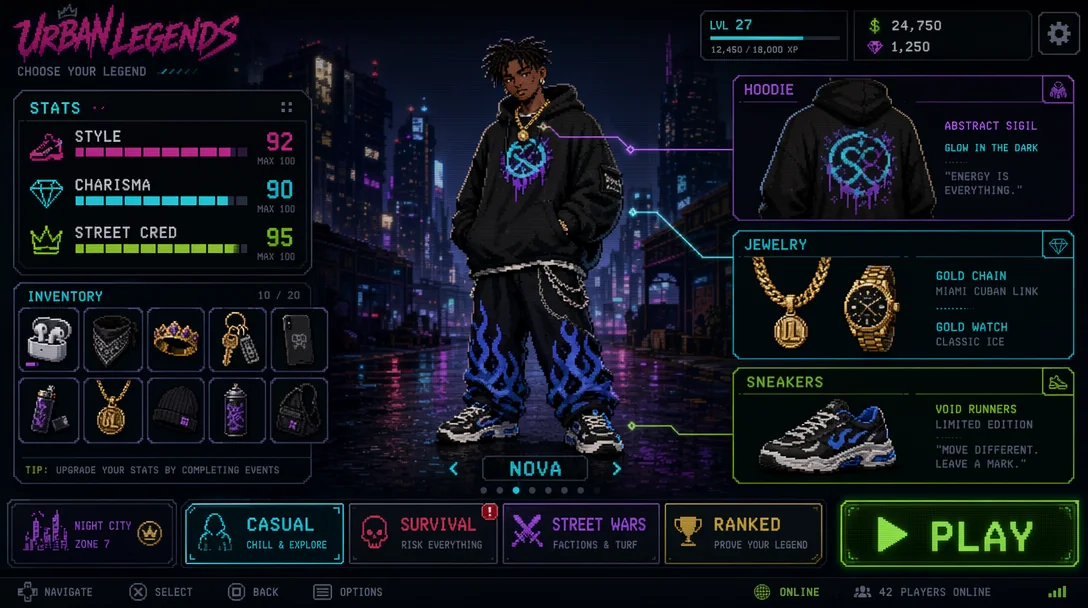The image size is (1088, 608).
Task: Choose the gold crown ring item
Action: pyautogui.click(x=176, y=340)
